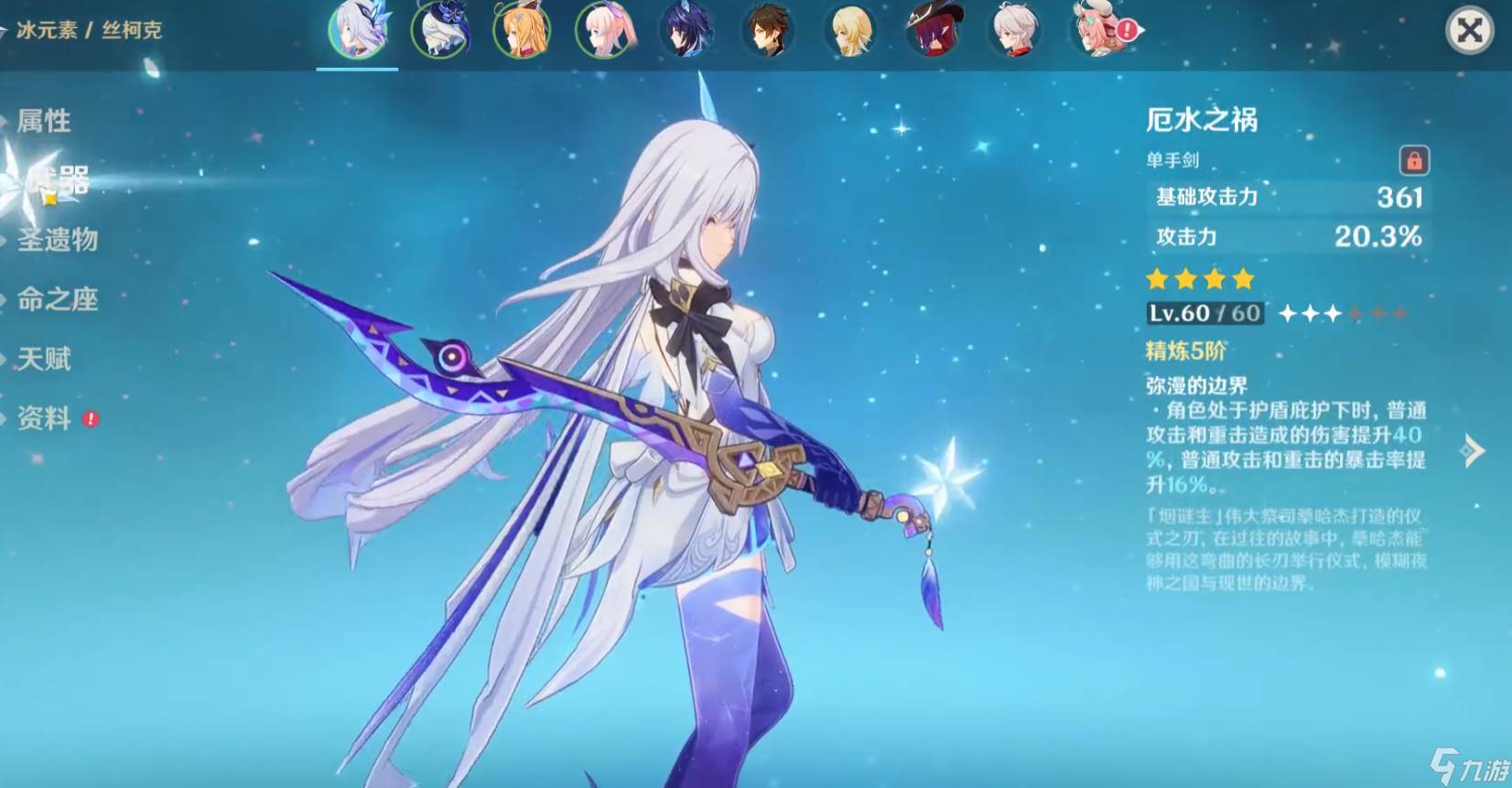Show the 资料 profile tab
The width and height of the screenshot is (1512, 788).
tap(43, 418)
